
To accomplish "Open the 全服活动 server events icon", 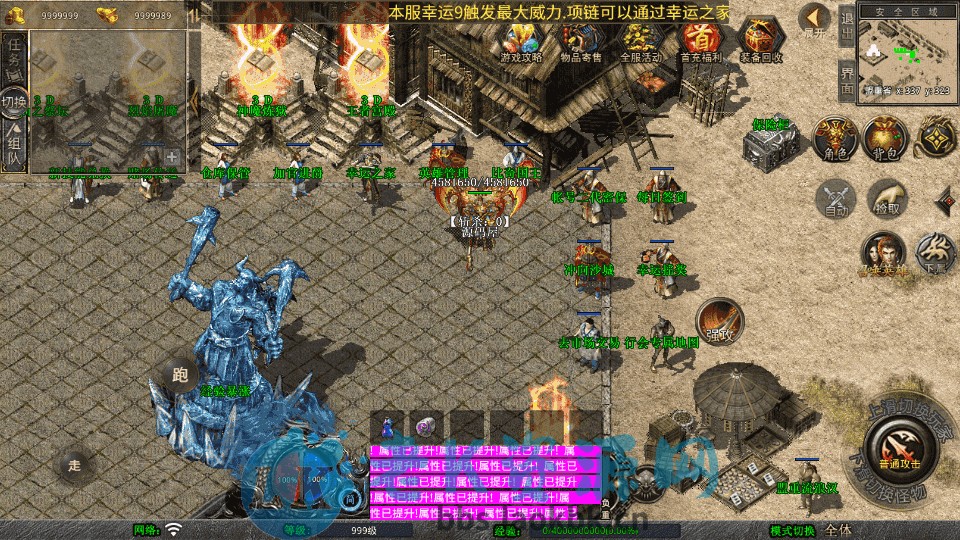I will pyautogui.click(x=641, y=41).
